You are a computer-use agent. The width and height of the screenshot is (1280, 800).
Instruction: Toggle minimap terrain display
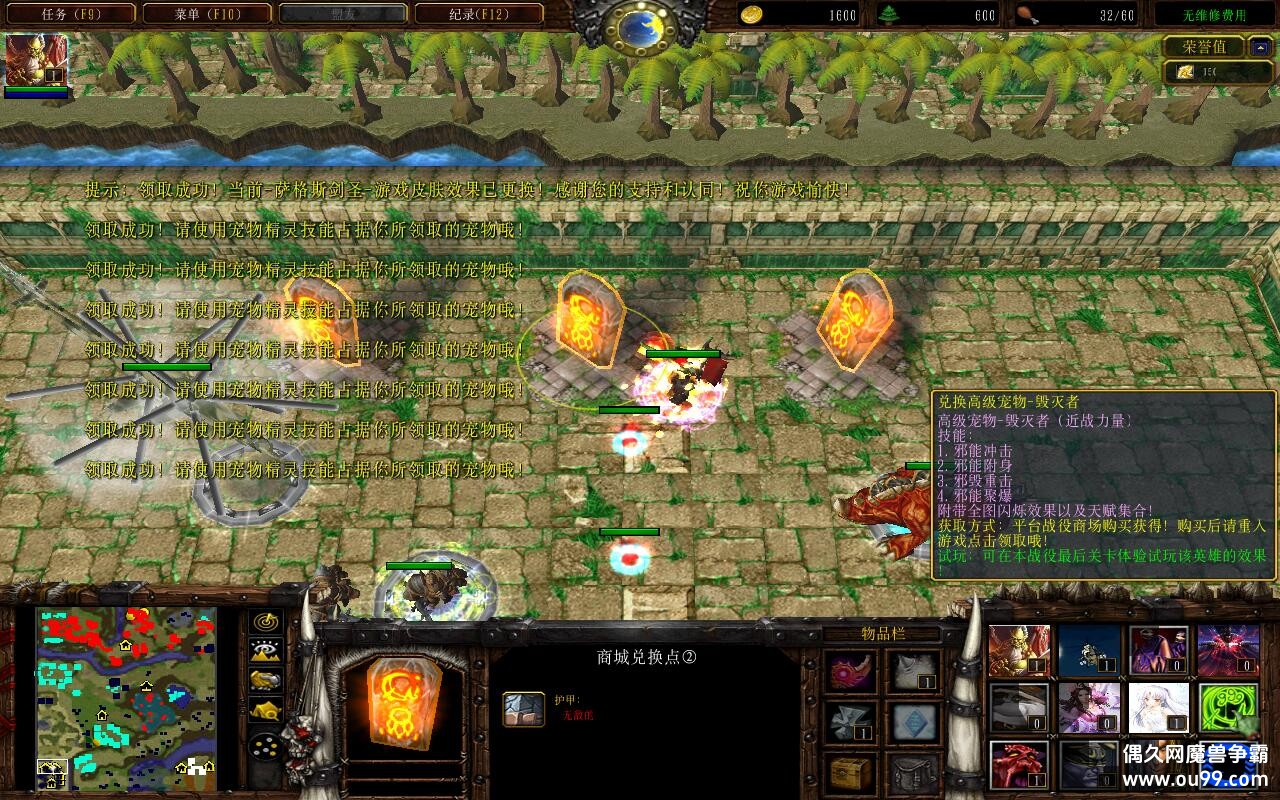coord(265,651)
